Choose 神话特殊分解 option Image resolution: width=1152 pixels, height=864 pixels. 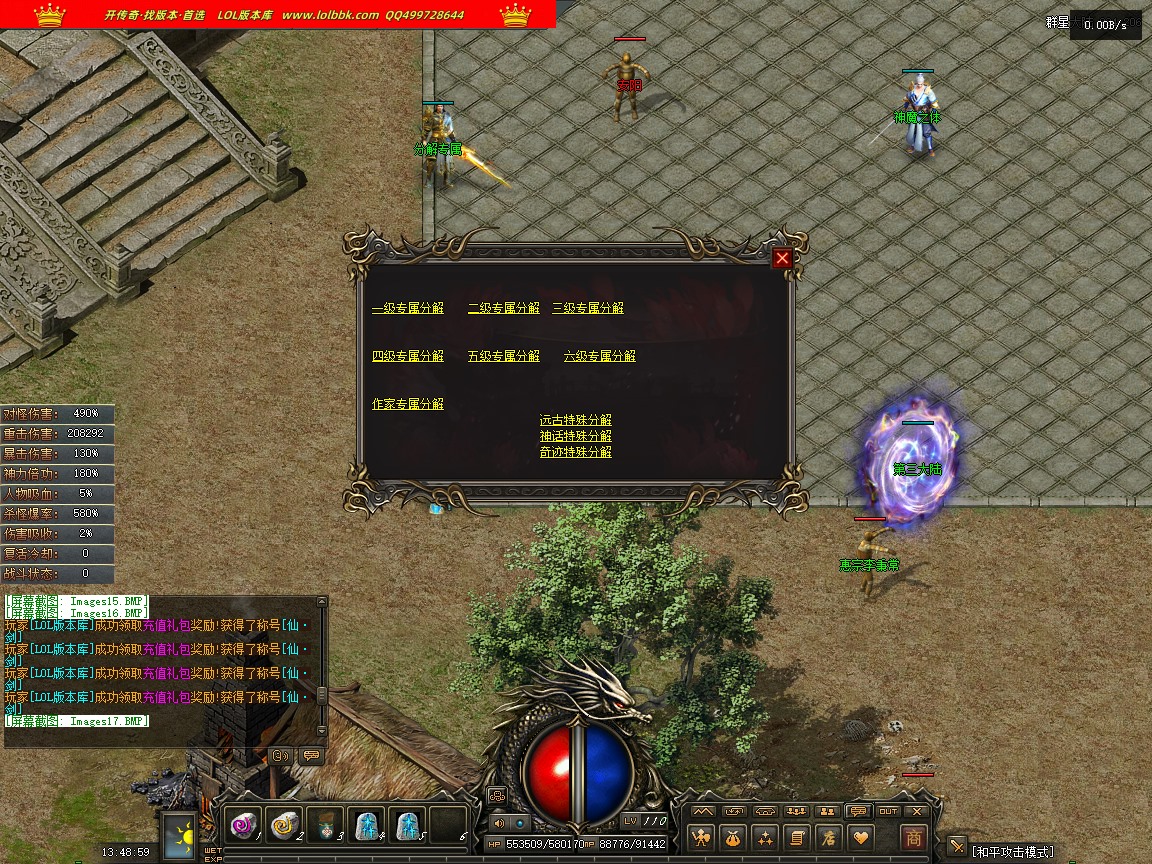575,436
